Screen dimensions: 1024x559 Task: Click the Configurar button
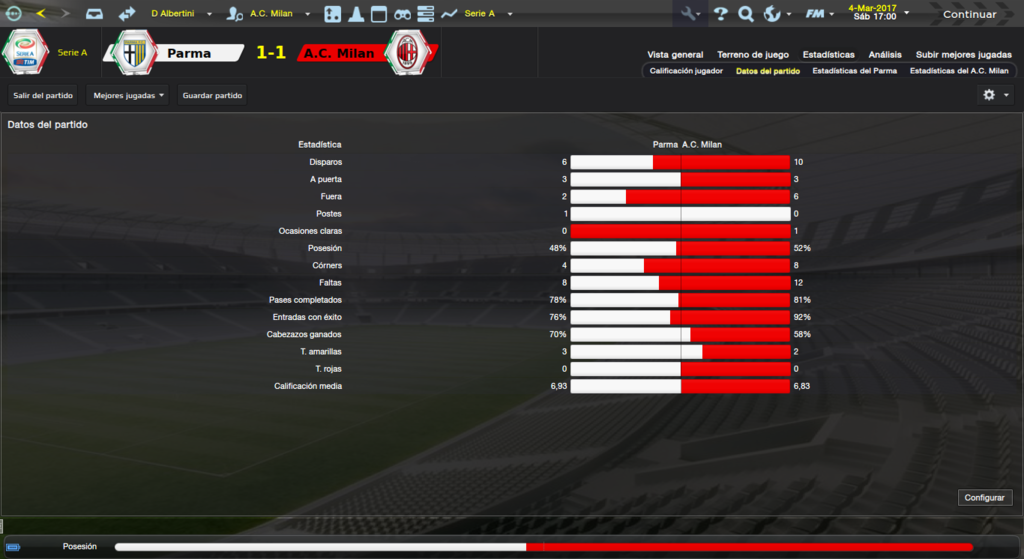pos(986,497)
